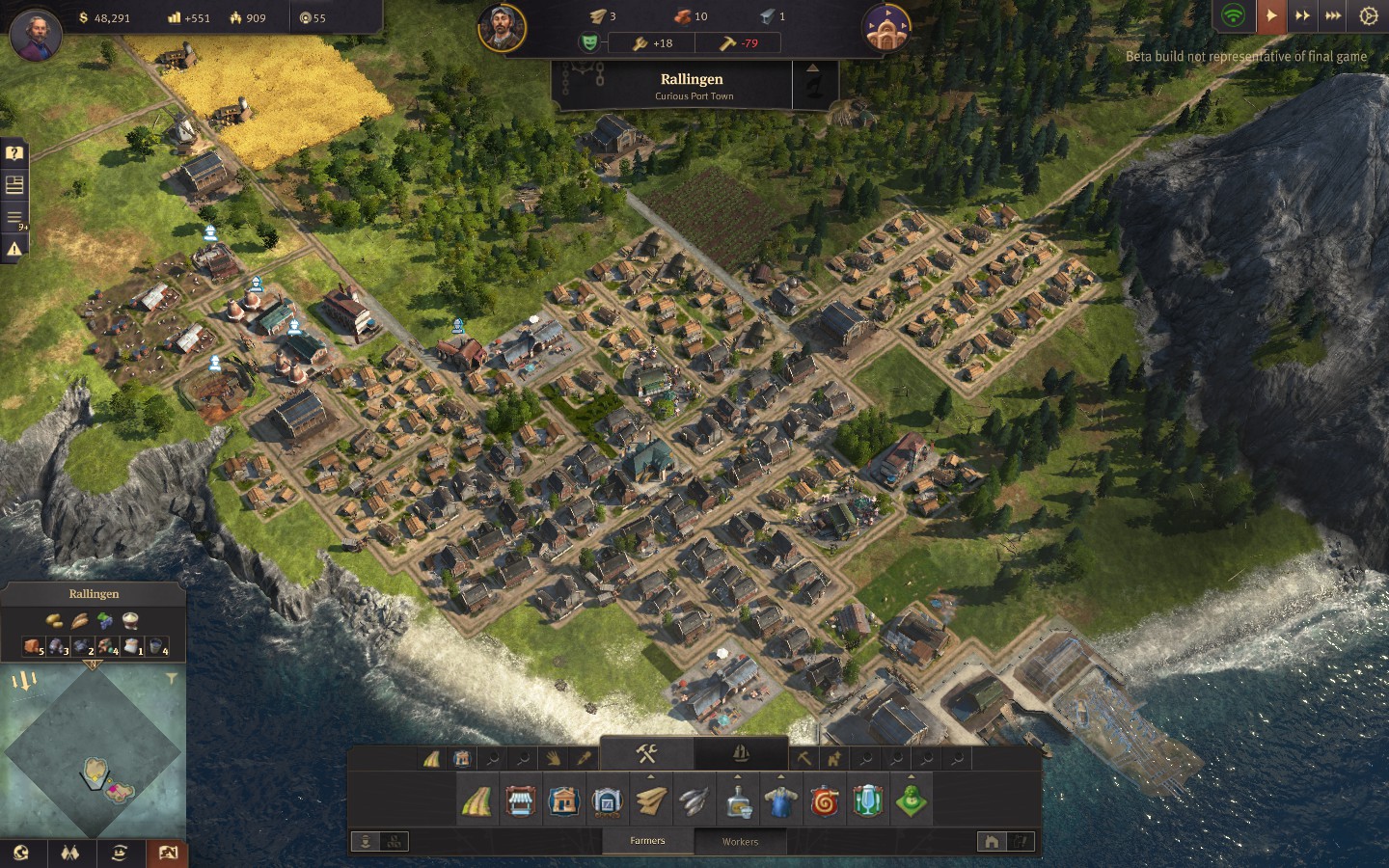
Task: Open the settings gear menu
Action: (x=1368, y=16)
